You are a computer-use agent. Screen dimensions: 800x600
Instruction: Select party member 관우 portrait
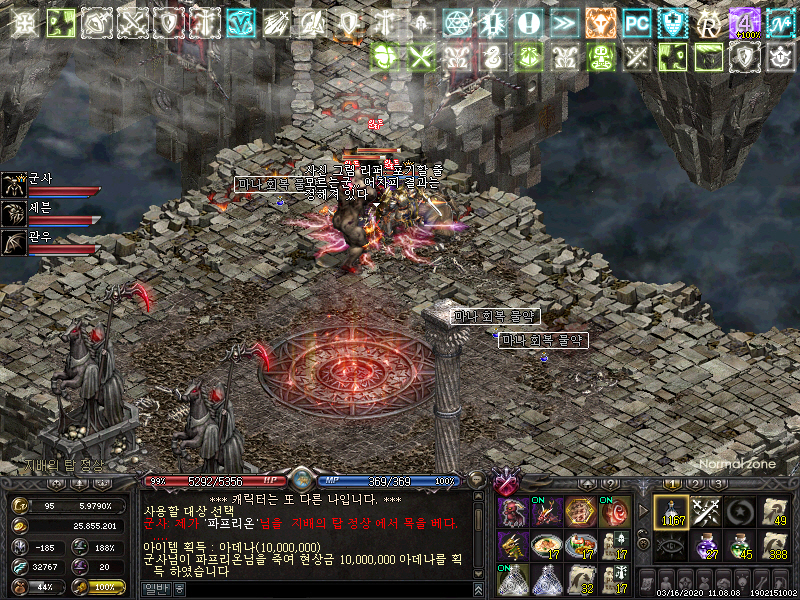pyautogui.click(x=14, y=241)
